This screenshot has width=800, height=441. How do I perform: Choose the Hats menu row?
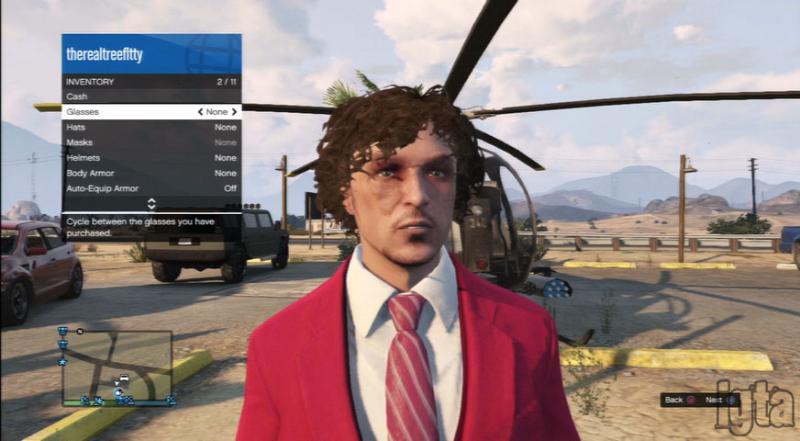tap(150, 127)
